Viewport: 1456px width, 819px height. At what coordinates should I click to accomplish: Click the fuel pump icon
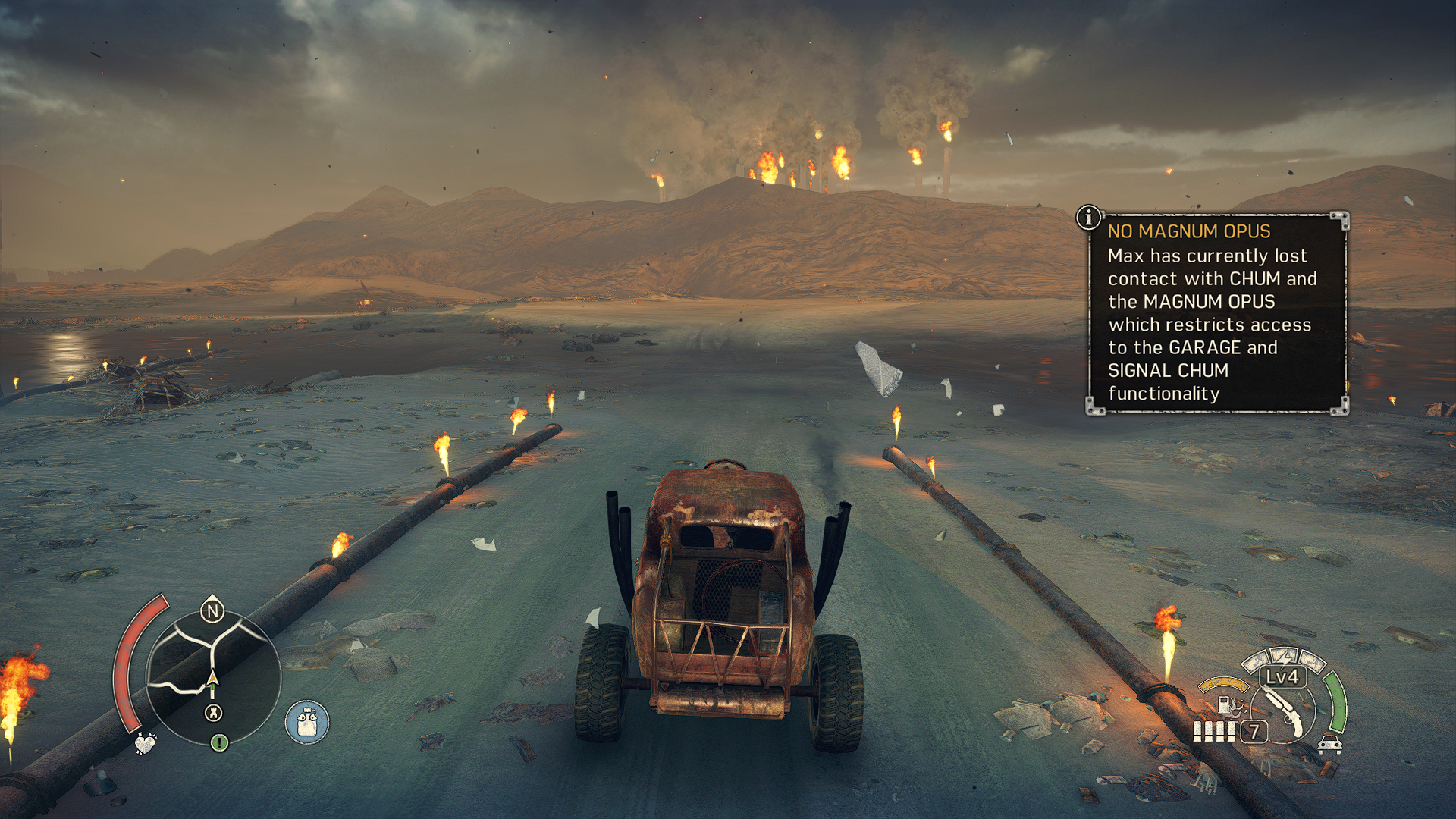tap(1223, 704)
